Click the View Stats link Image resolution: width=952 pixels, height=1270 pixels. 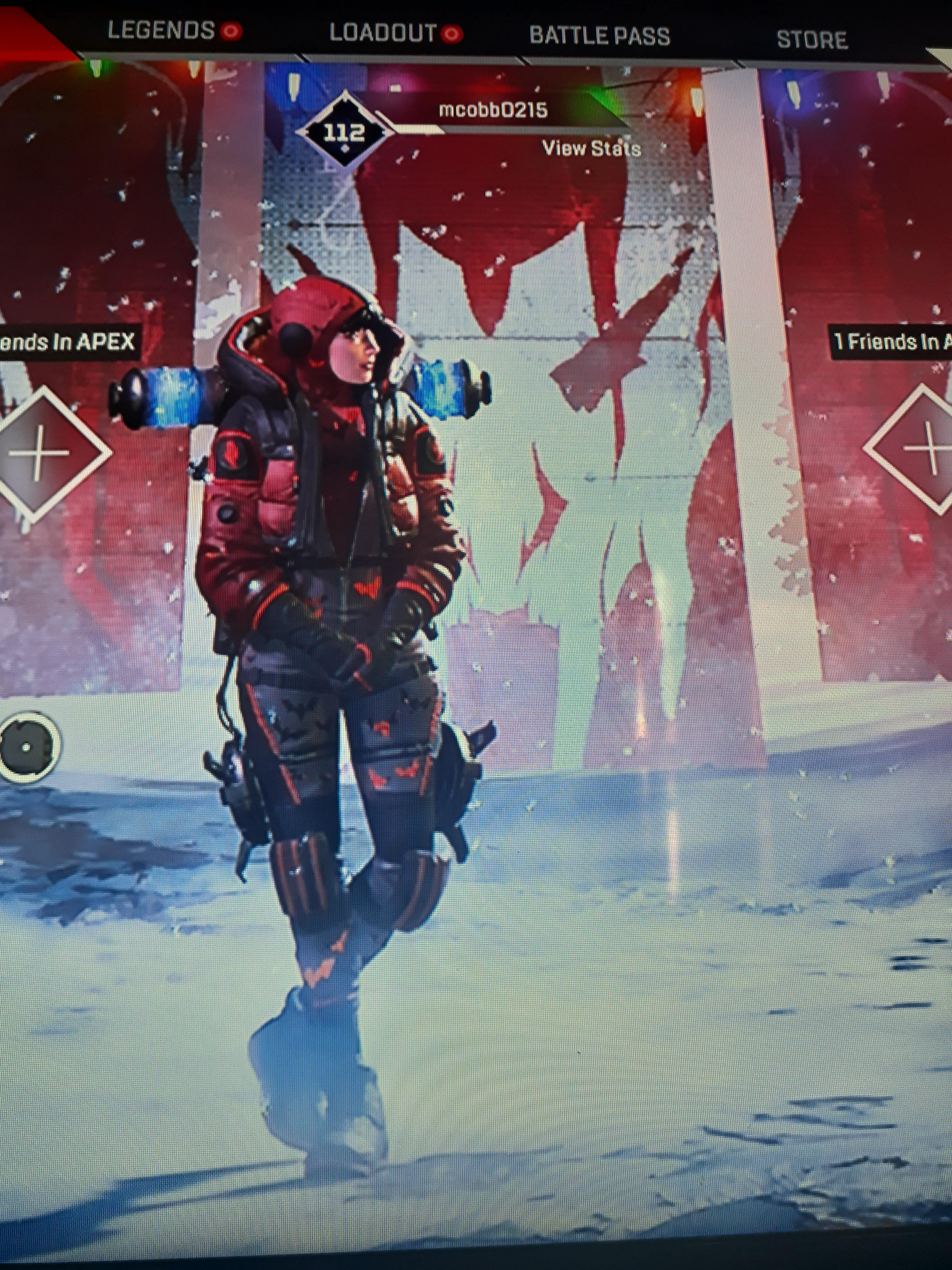(x=591, y=149)
